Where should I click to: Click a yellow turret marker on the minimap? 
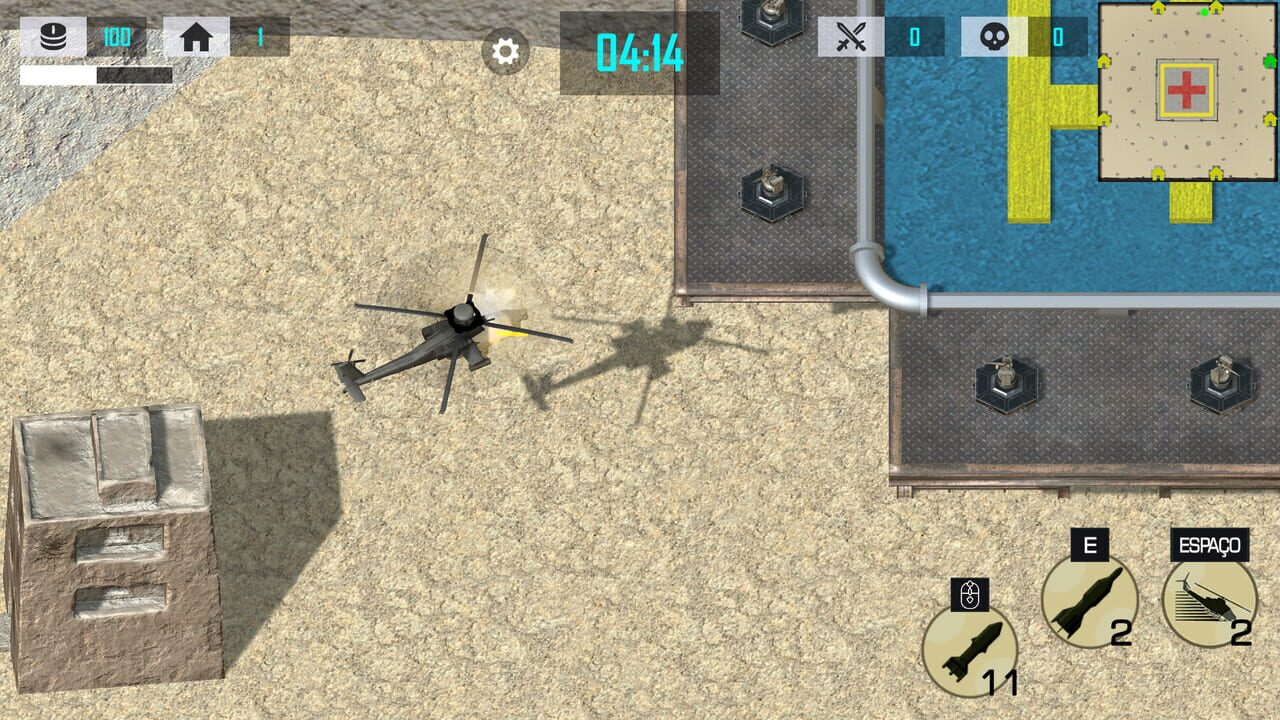point(1157,6)
